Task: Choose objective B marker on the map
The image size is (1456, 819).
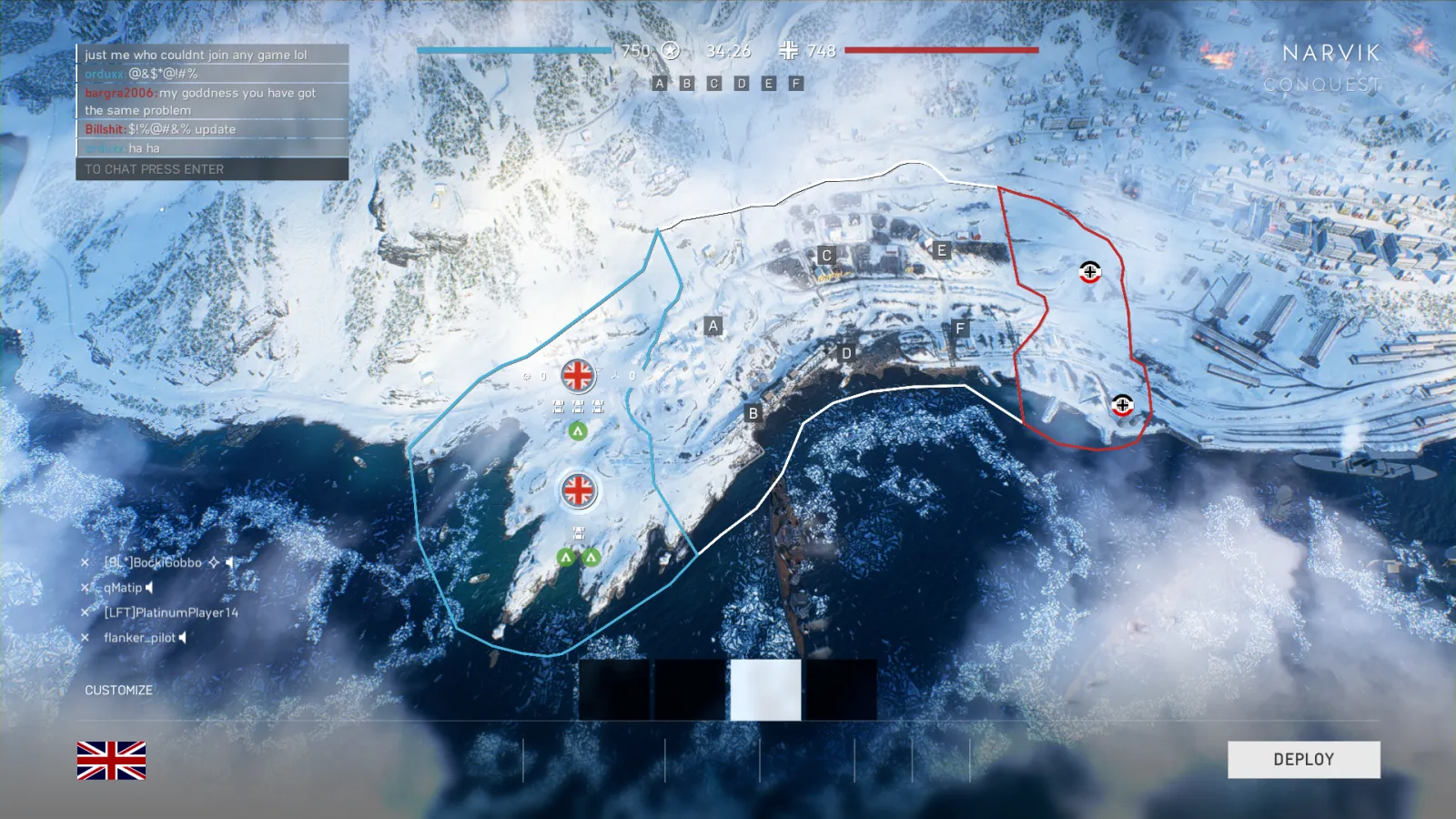Action: pyautogui.click(x=753, y=413)
